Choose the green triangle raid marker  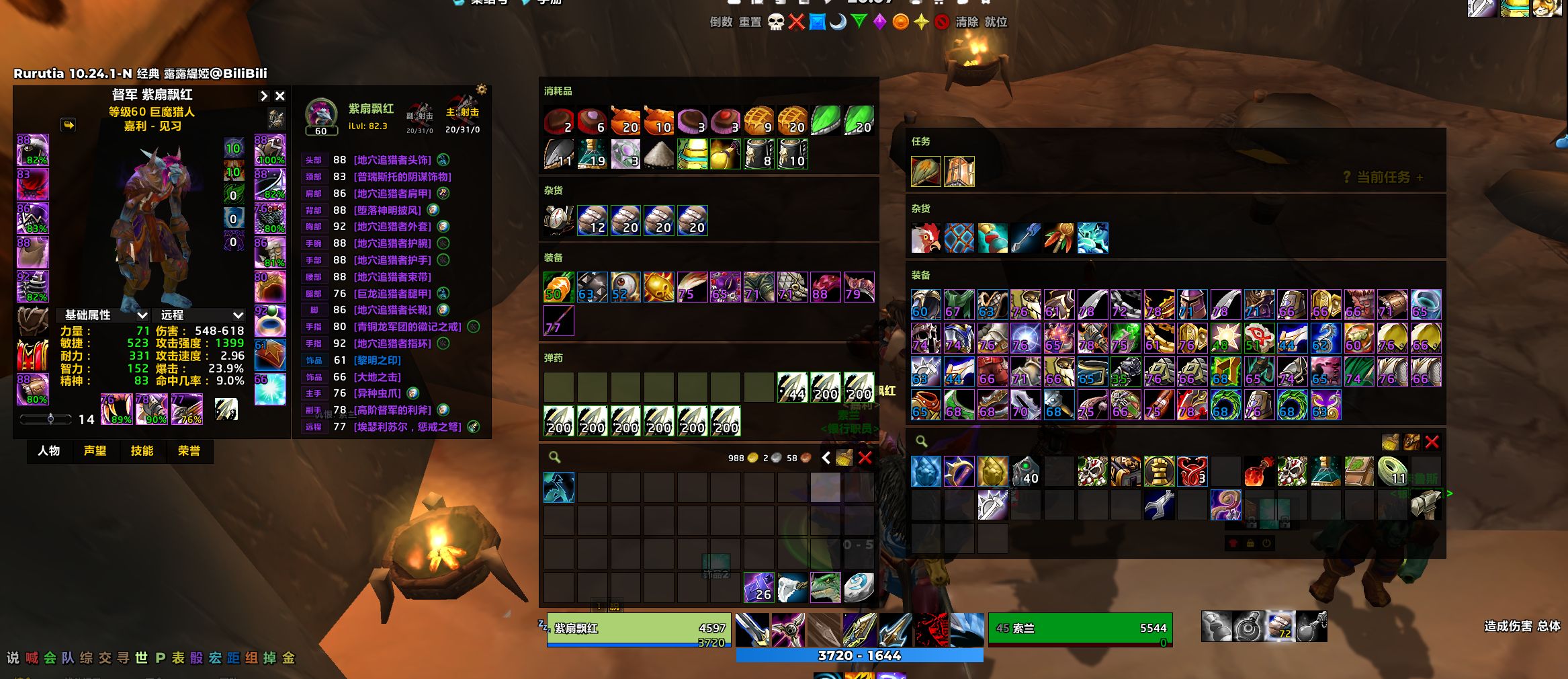(x=859, y=22)
